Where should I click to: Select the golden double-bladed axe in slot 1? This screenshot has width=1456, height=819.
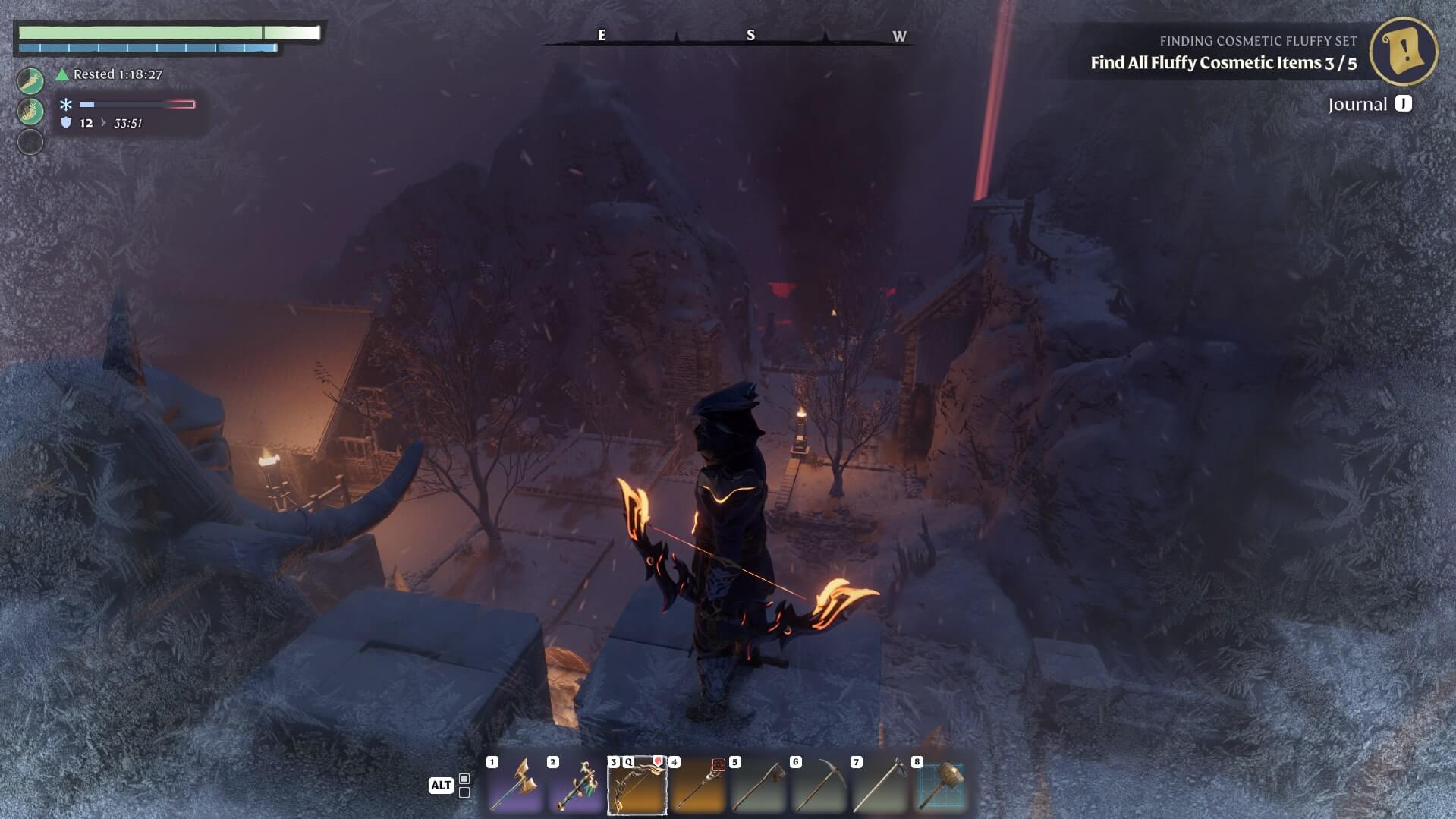coord(515,785)
